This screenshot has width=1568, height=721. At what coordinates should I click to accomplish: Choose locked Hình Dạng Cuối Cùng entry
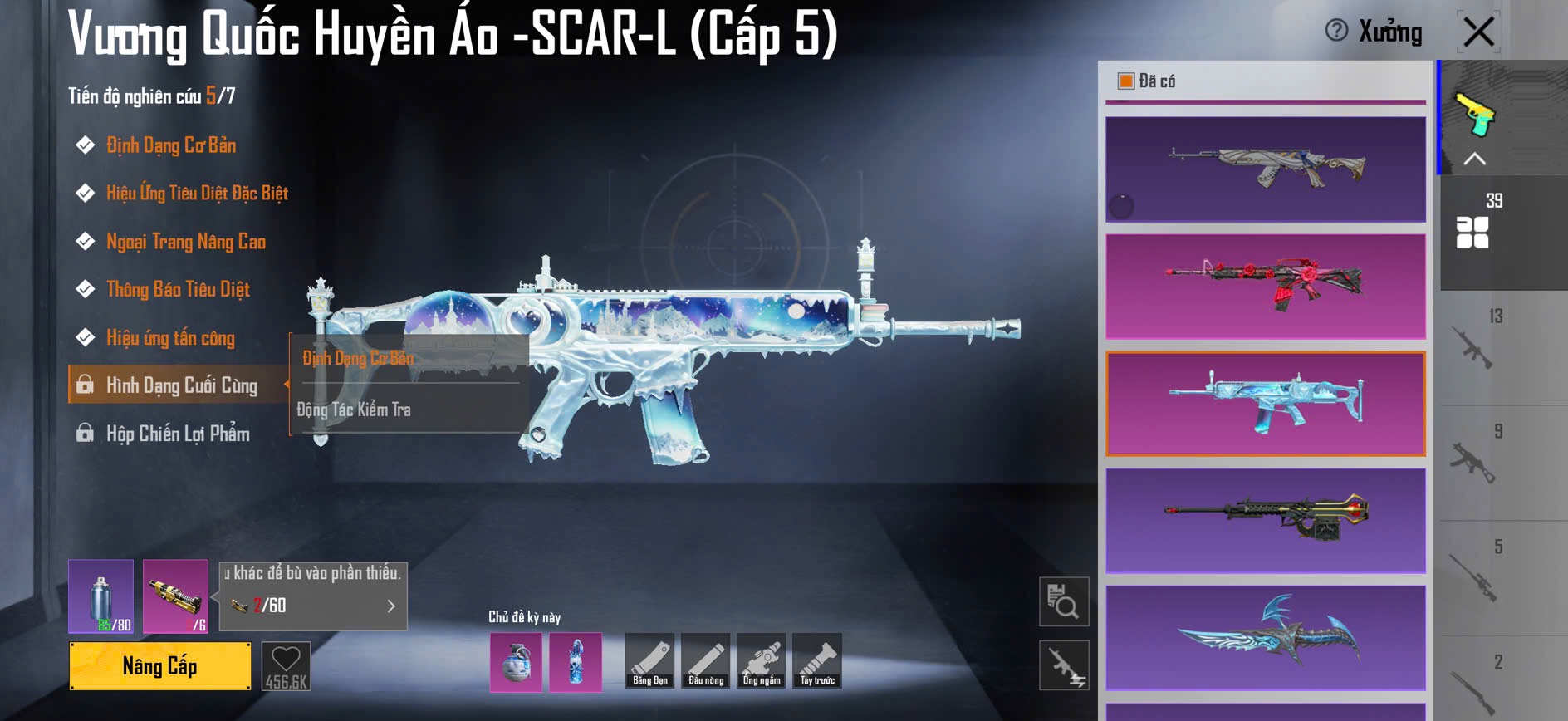coord(181,385)
